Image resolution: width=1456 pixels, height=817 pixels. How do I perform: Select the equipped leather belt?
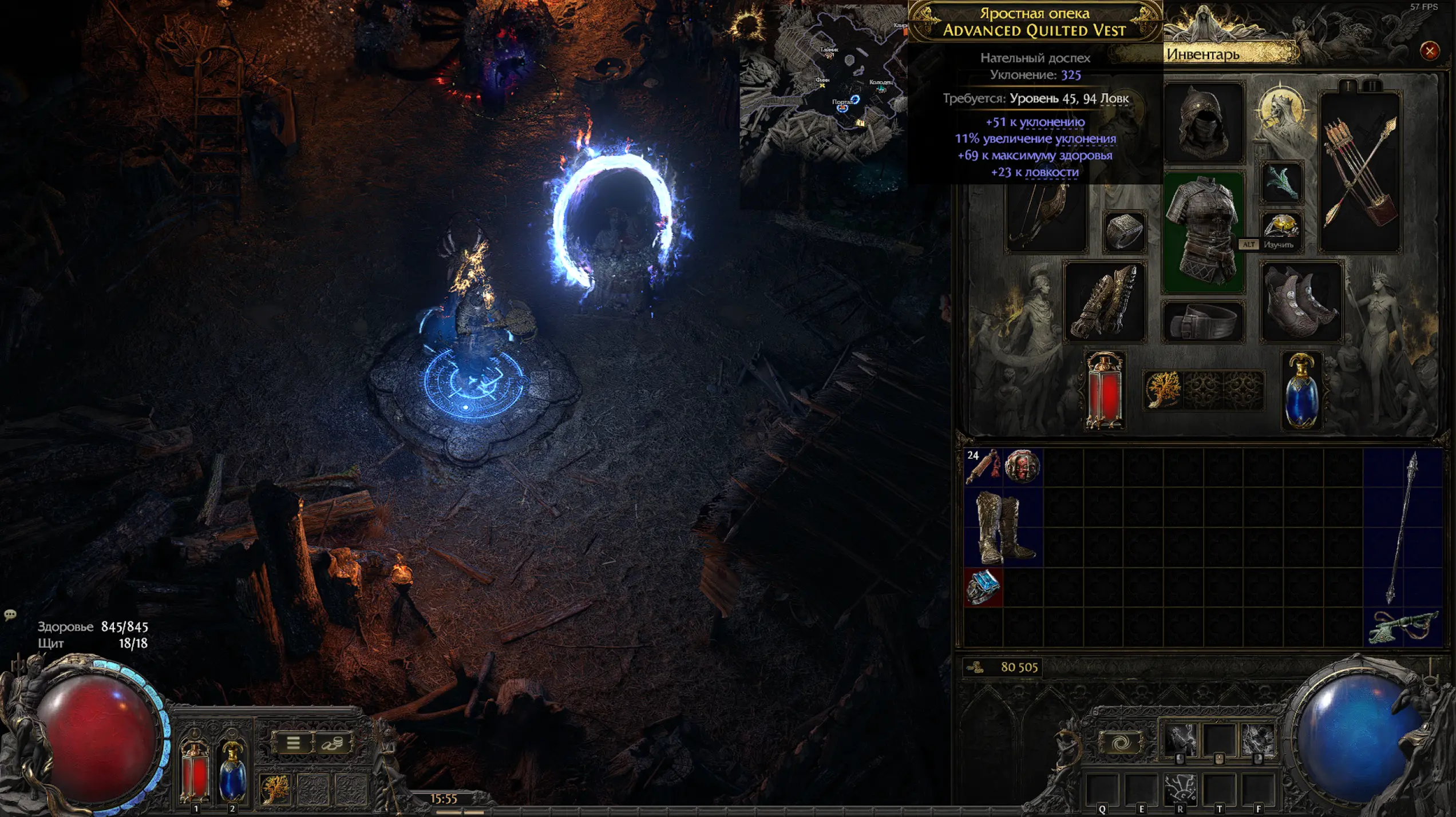coord(1202,322)
